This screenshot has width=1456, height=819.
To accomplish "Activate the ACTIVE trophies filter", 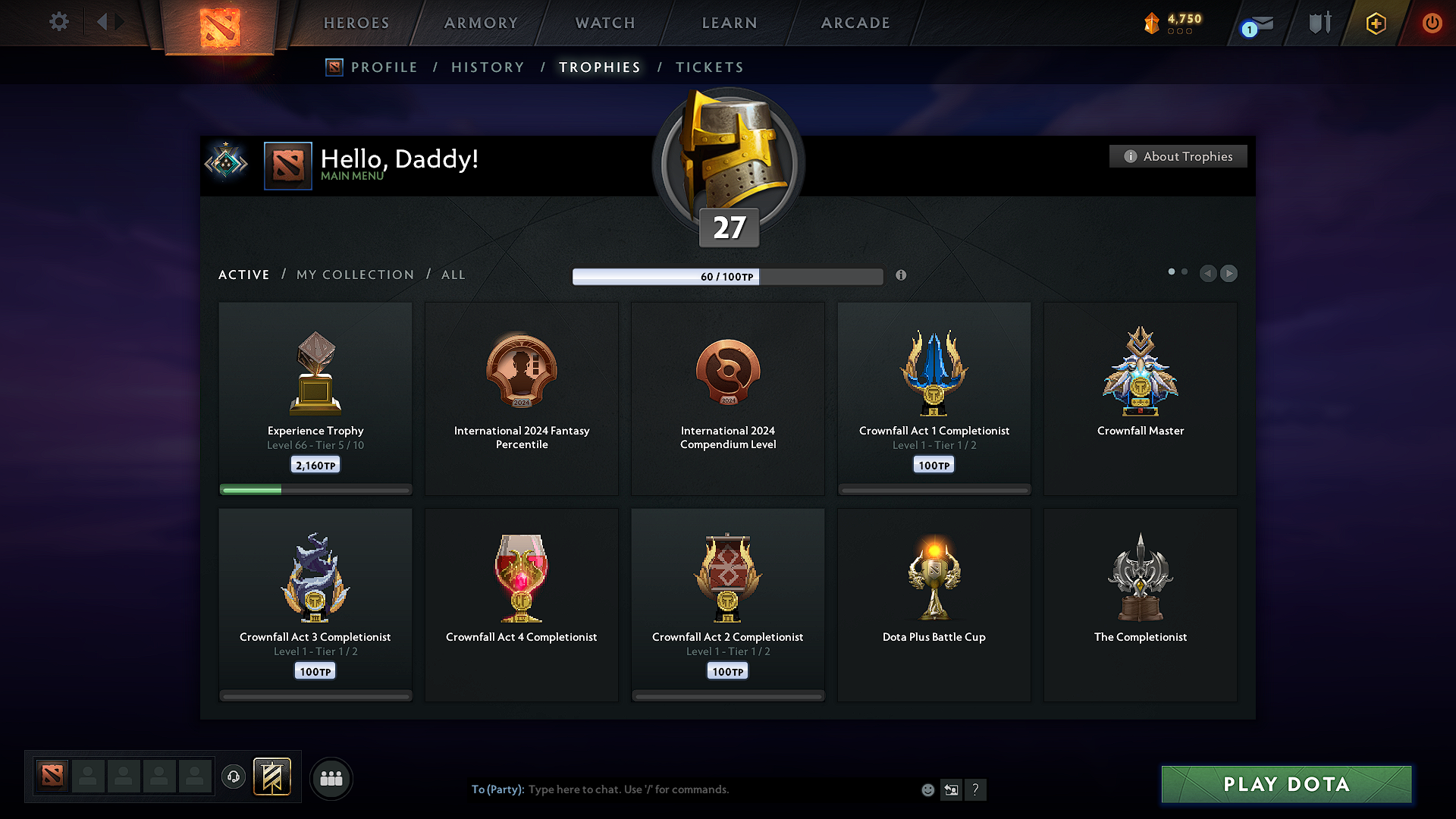I will point(243,275).
